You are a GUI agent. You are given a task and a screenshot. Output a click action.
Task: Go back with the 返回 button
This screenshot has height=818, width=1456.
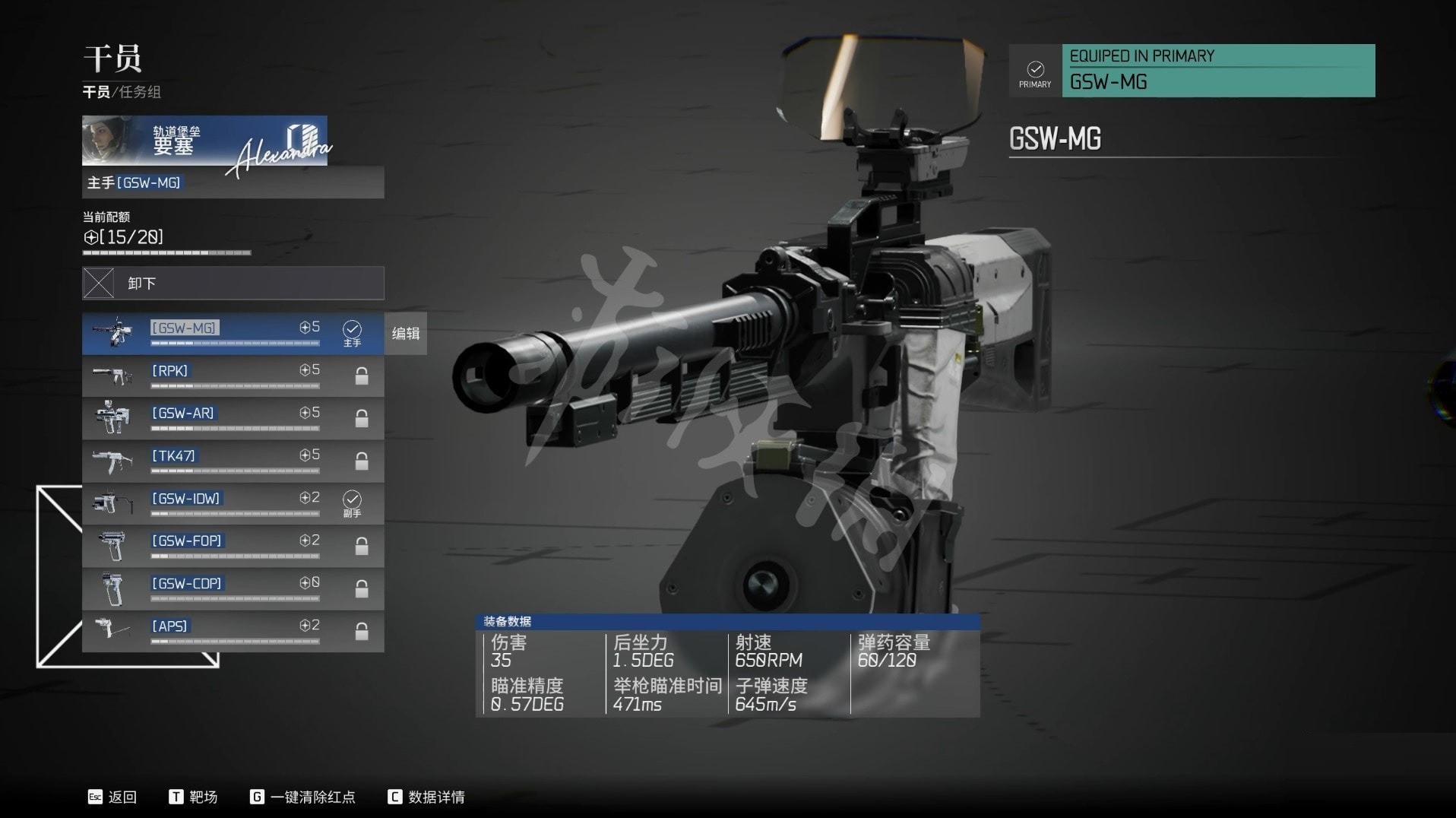coord(112,797)
